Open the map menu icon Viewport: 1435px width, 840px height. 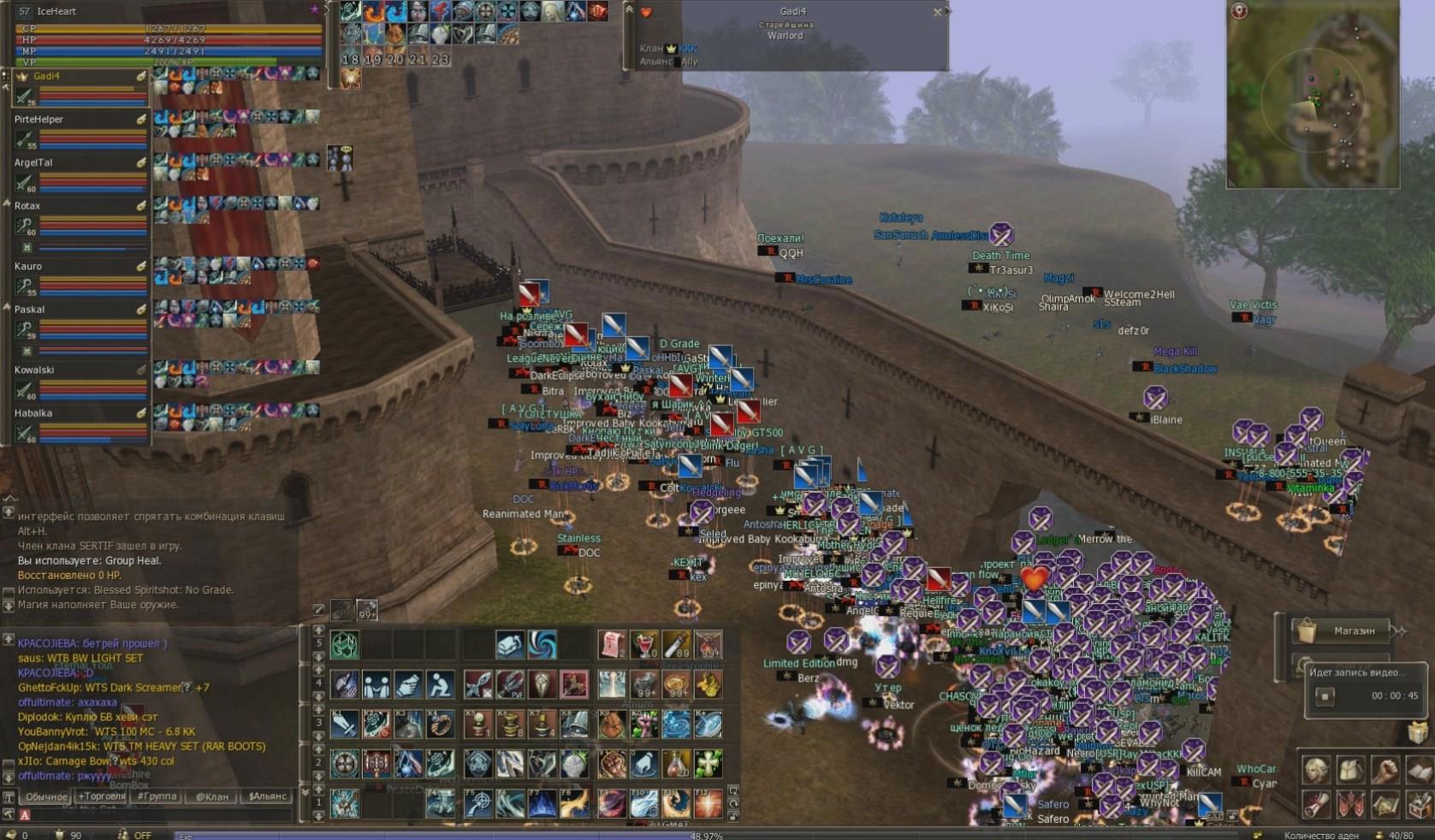pyautogui.click(x=1385, y=805)
